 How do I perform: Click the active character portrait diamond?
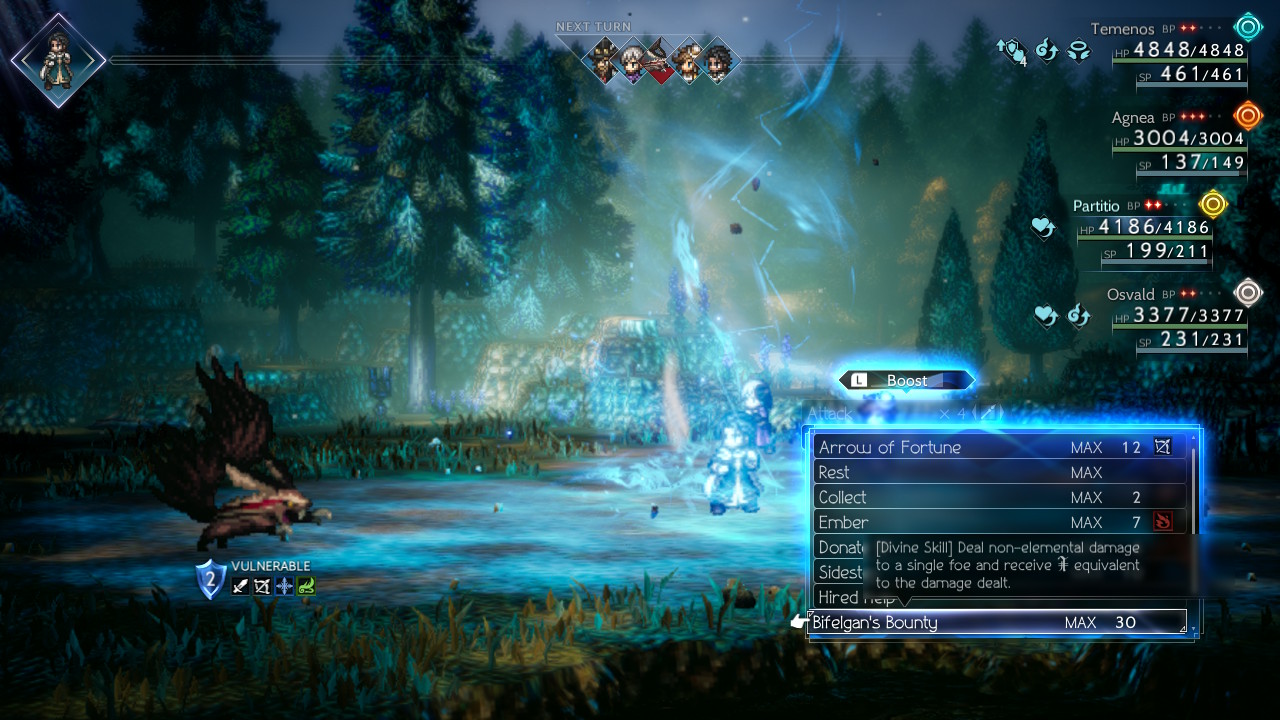[x=58, y=60]
